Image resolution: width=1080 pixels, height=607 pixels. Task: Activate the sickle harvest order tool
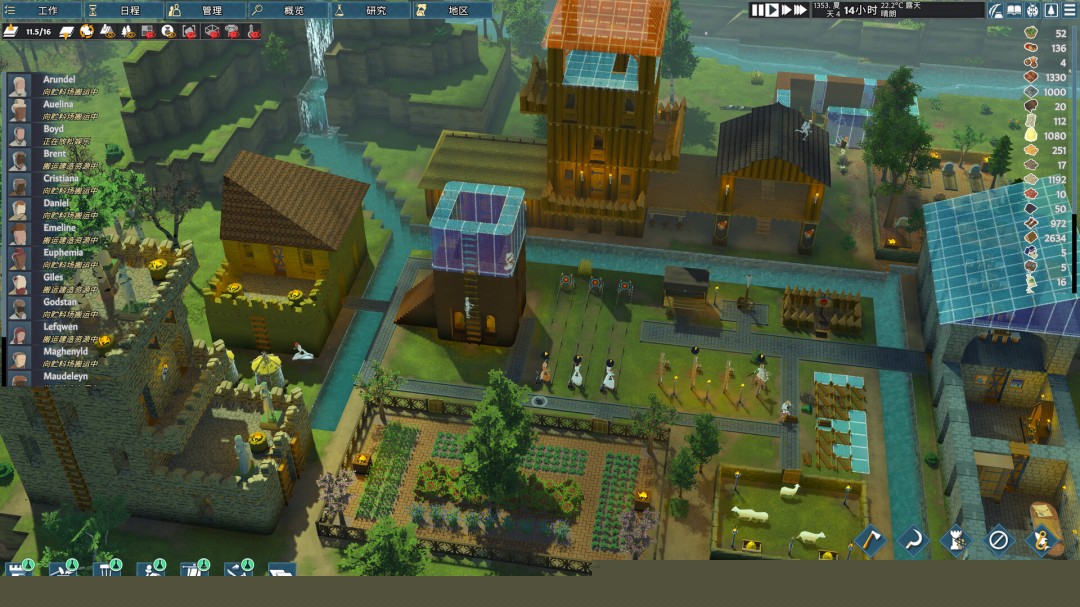point(911,541)
